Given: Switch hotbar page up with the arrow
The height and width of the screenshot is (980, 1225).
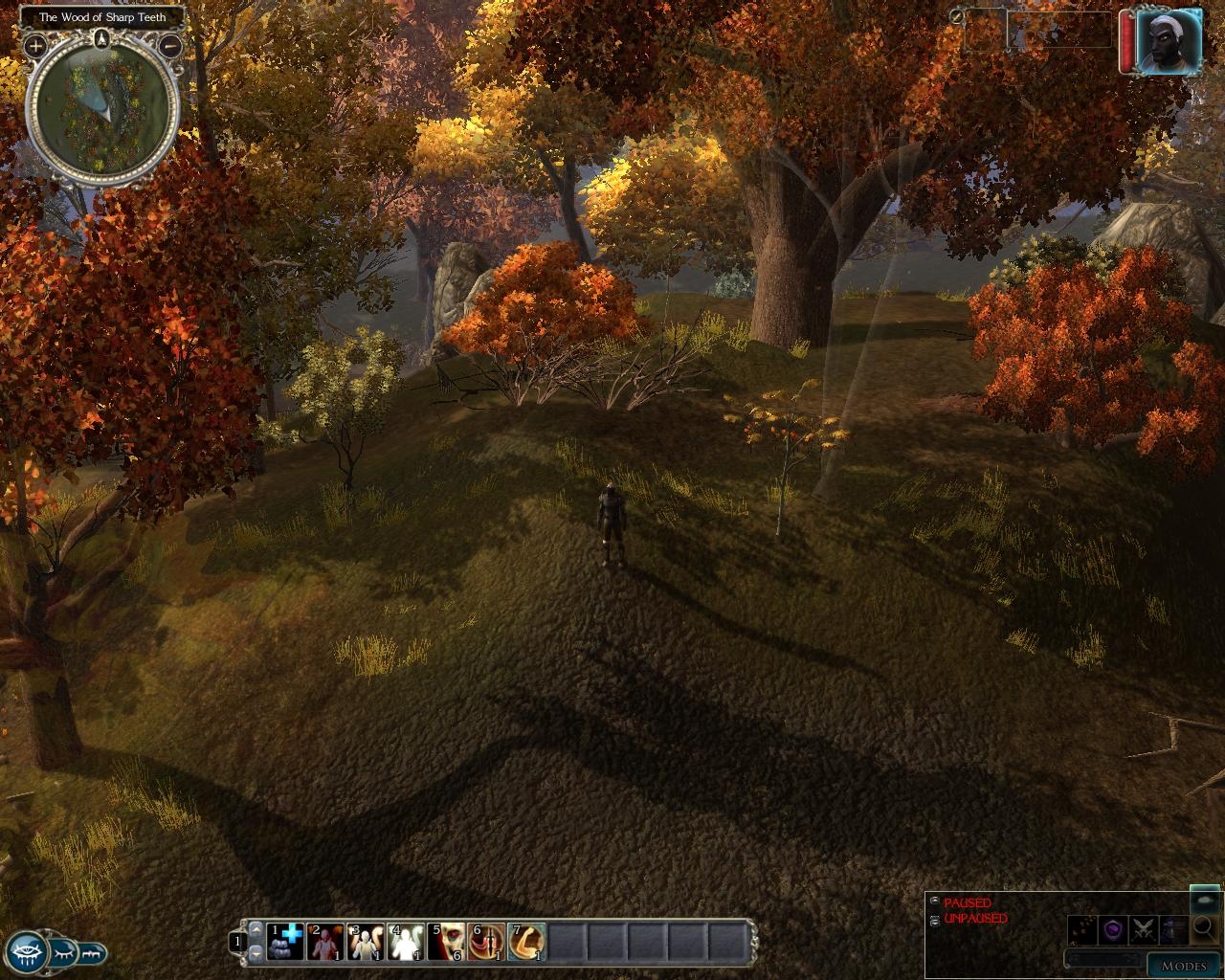Looking at the screenshot, I should [256, 929].
